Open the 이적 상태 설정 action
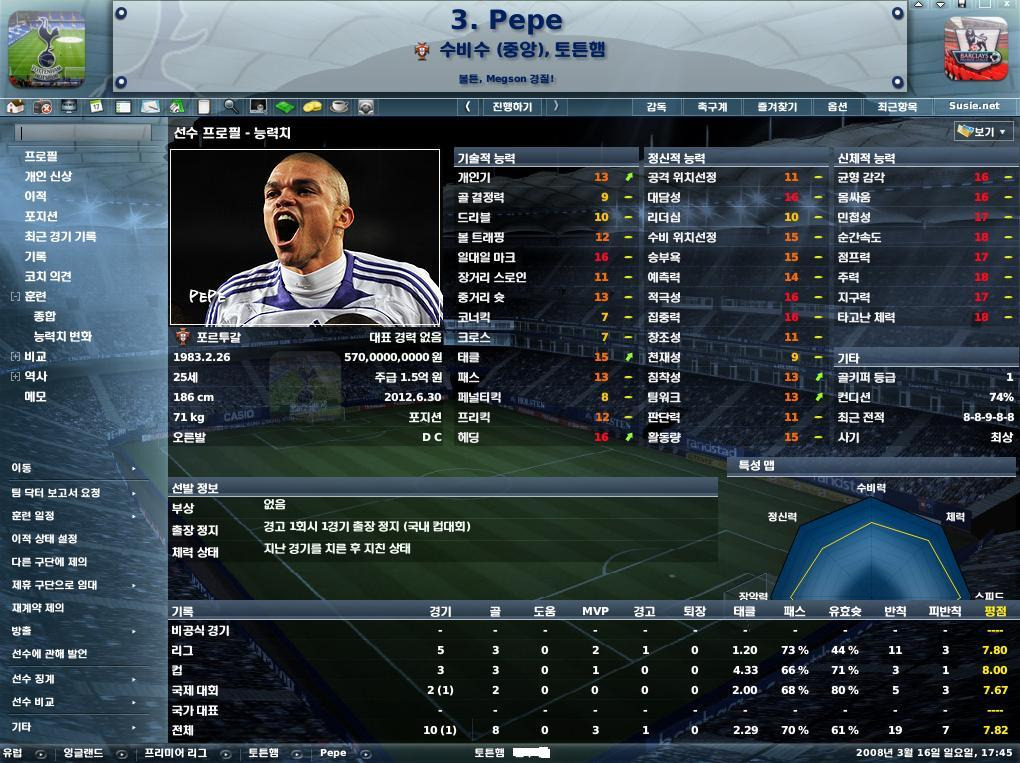The image size is (1020, 763). click(x=44, y=538)
